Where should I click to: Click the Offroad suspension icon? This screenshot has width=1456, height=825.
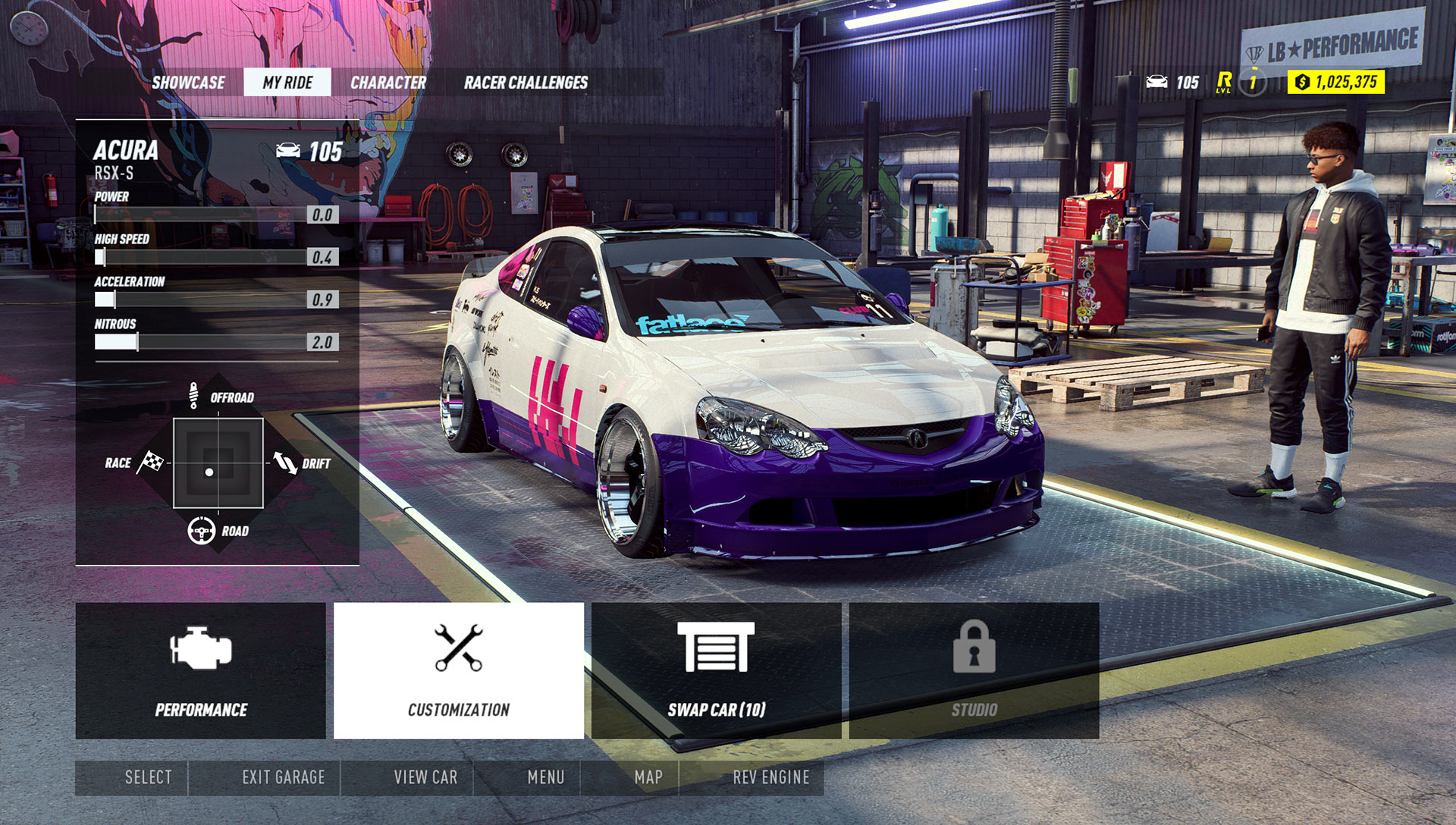[x=196, y=397]
